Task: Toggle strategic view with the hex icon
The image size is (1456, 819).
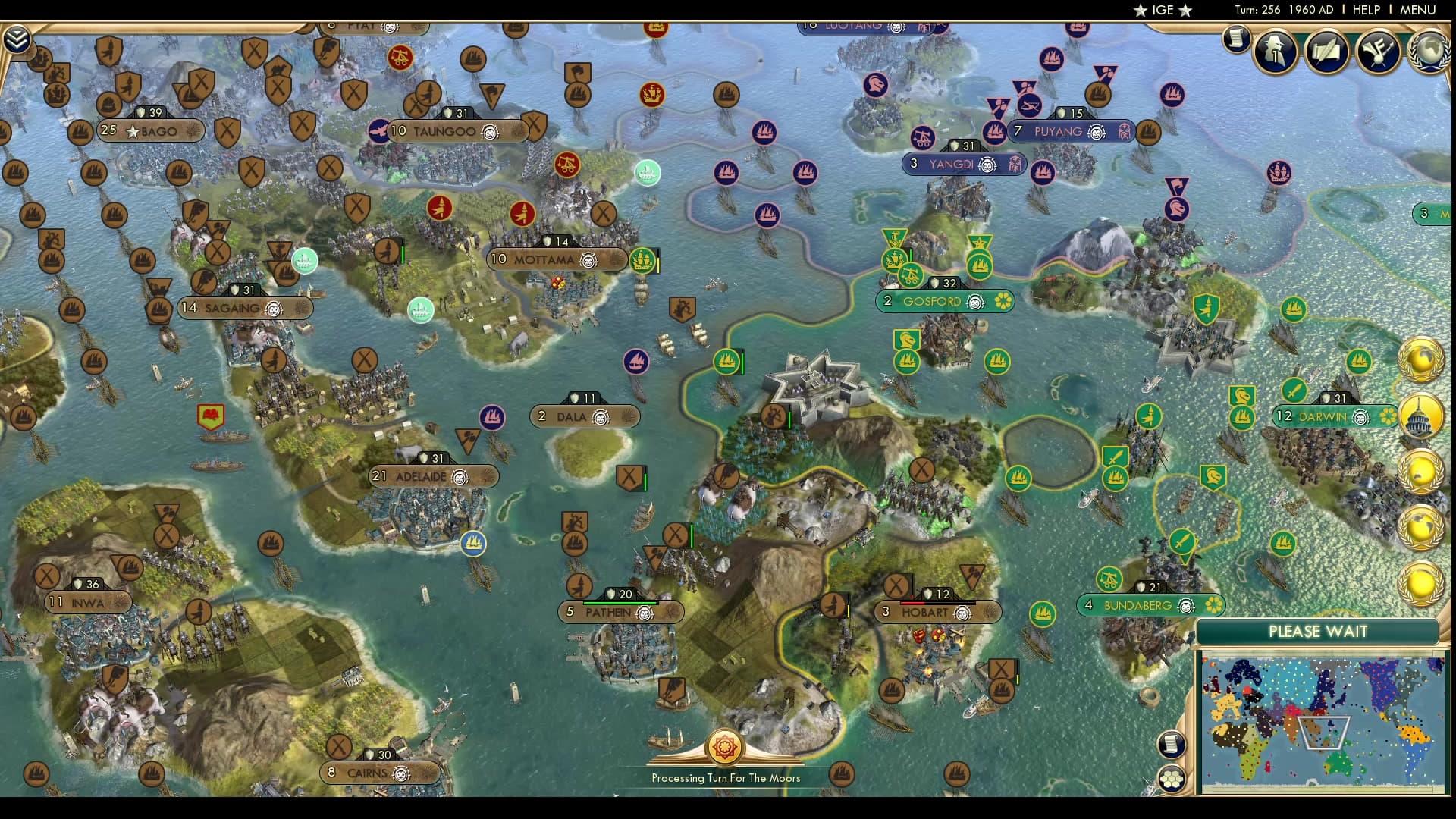Action: [1172, 779]
